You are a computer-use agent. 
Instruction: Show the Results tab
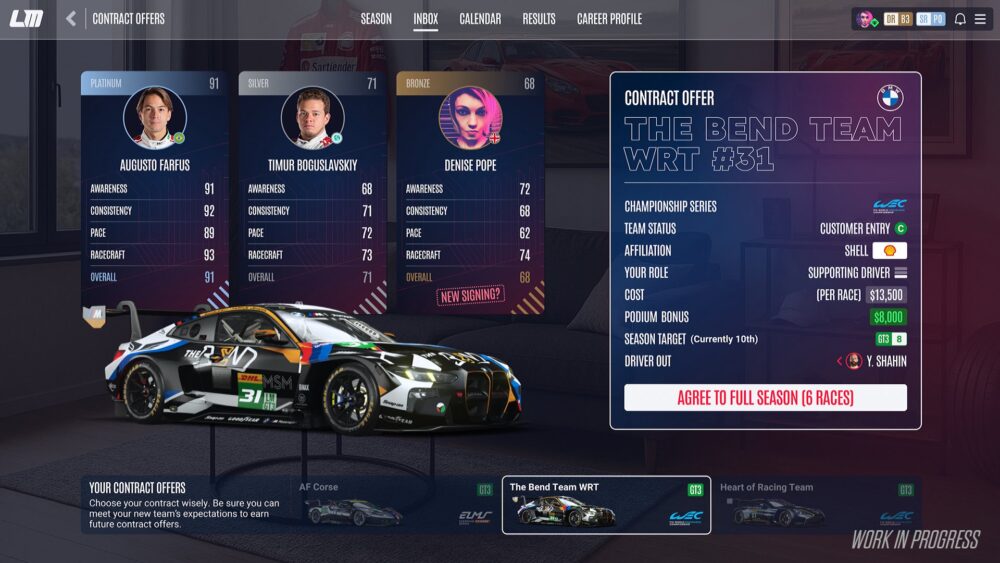[x=539, y=19]
